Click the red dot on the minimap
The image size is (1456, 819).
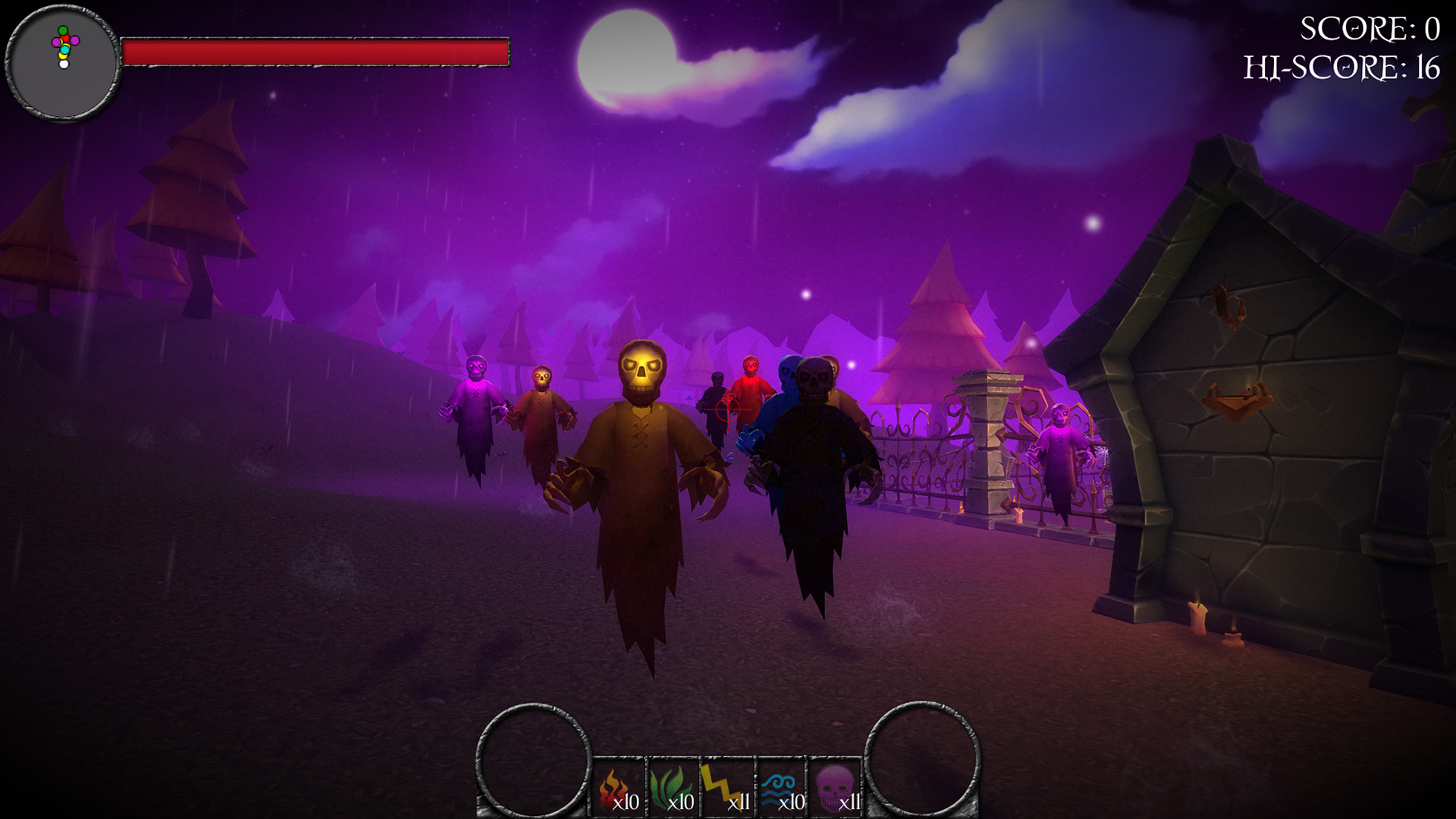[x=64, y=38]
